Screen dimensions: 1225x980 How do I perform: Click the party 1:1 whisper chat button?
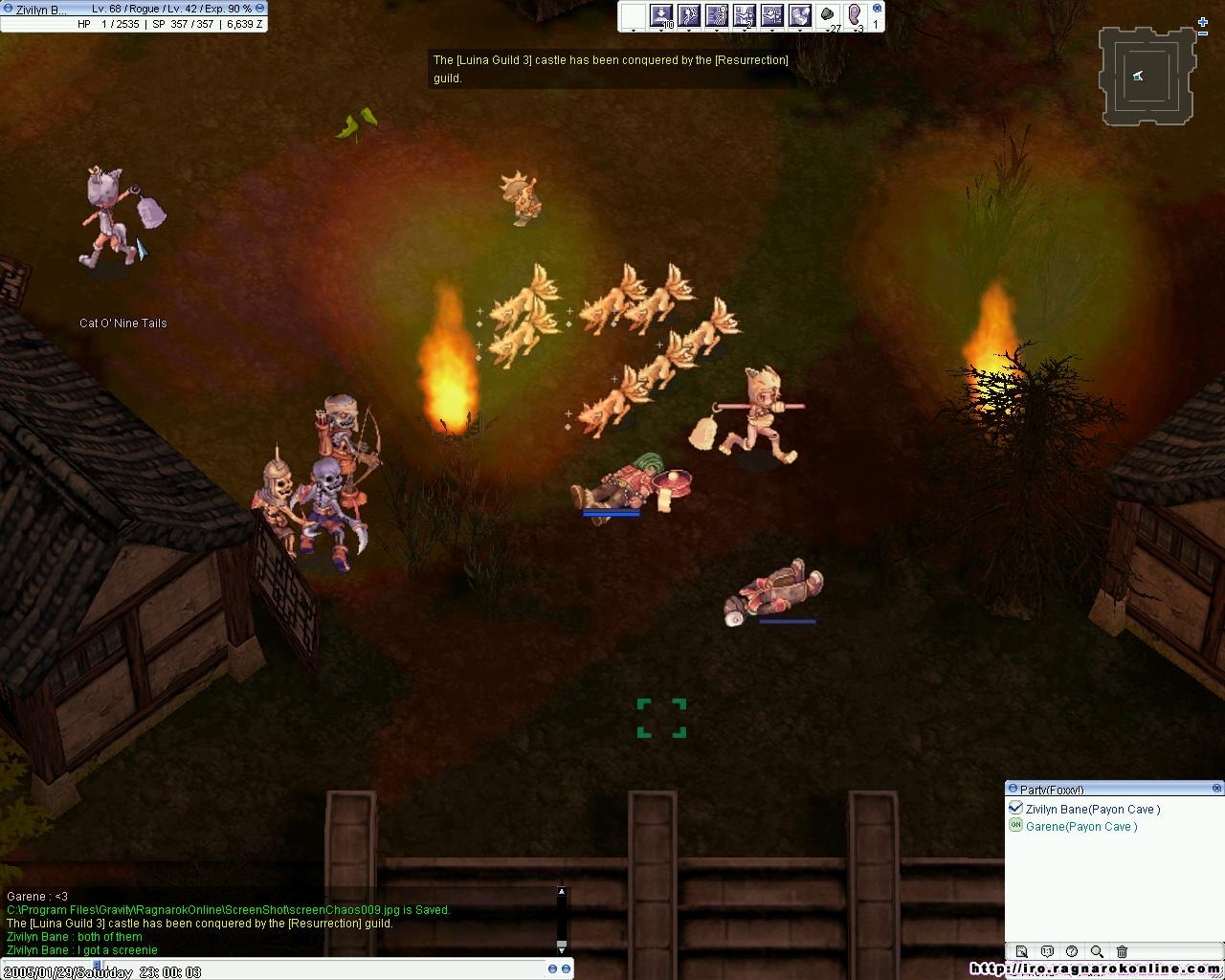point(1047,951)
